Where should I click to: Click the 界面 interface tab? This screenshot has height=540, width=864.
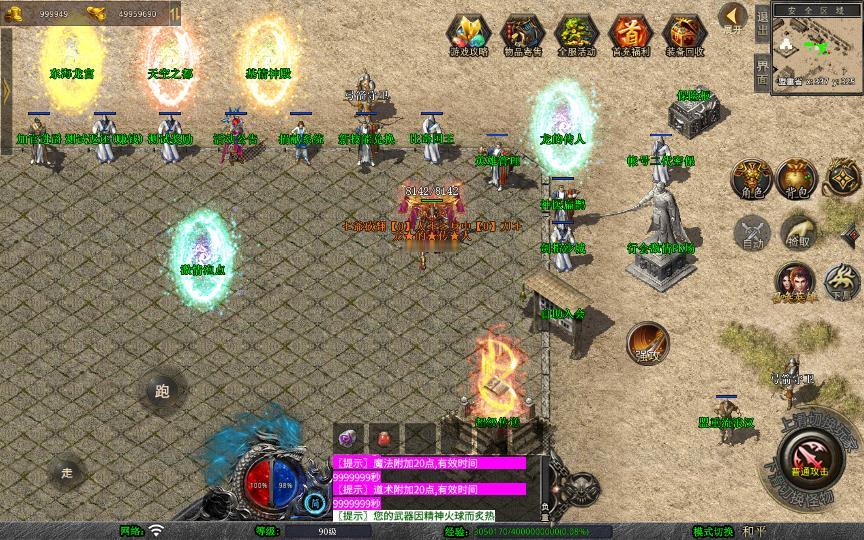[762, 72]
